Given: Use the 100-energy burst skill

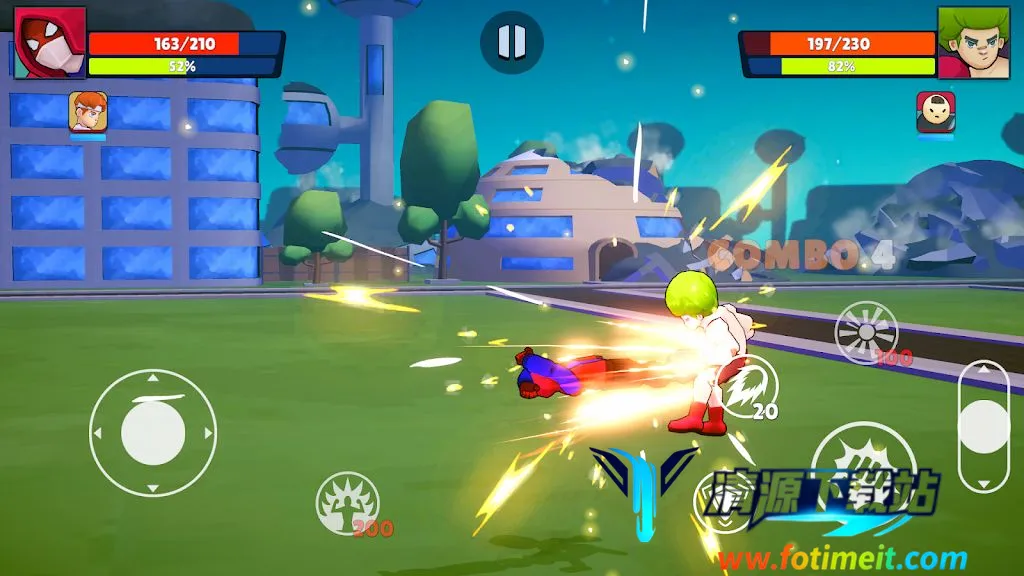Looking at the screenshot, I should point(866,333).
